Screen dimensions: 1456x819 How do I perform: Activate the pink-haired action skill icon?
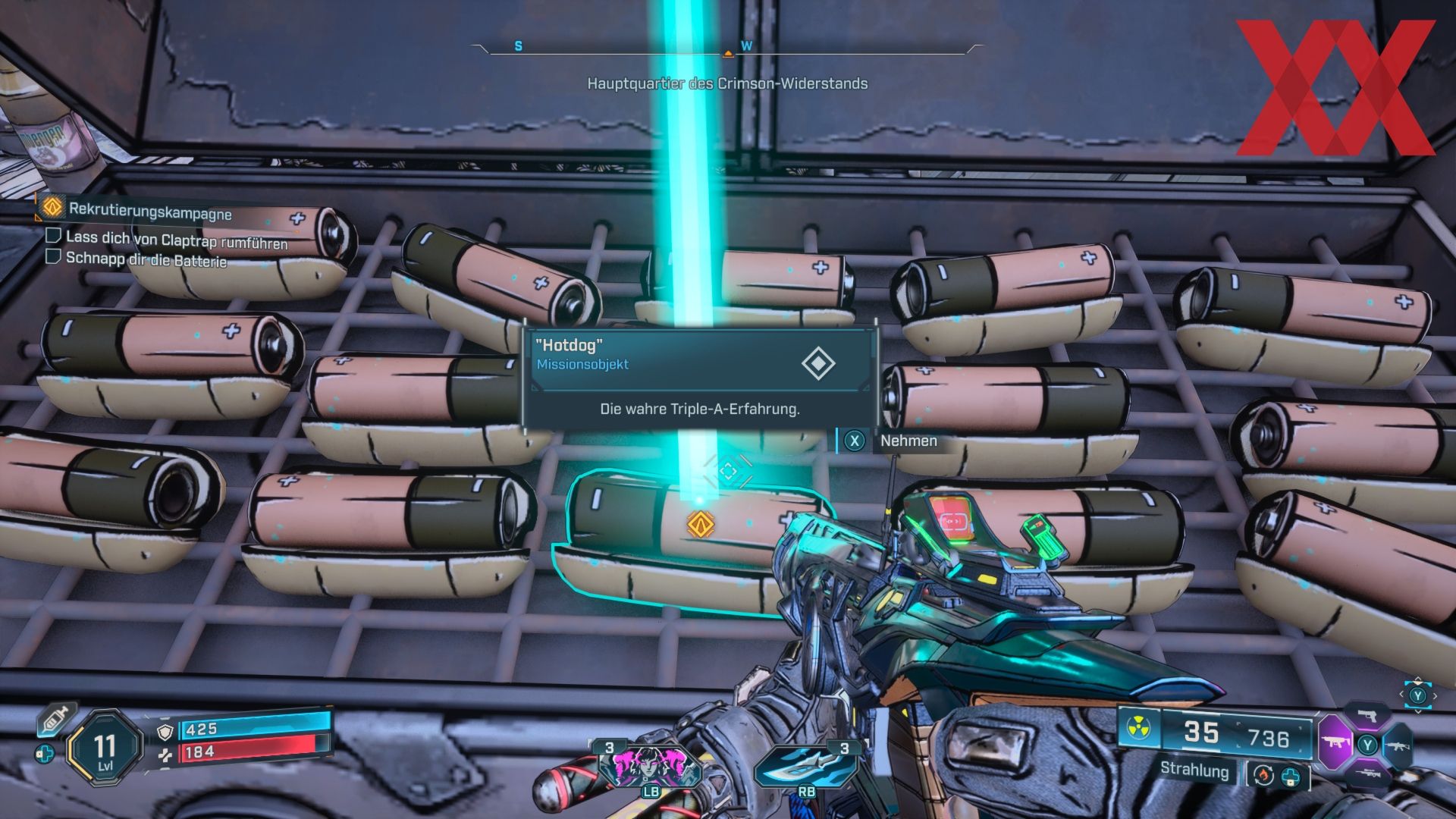tap(649, 764)
